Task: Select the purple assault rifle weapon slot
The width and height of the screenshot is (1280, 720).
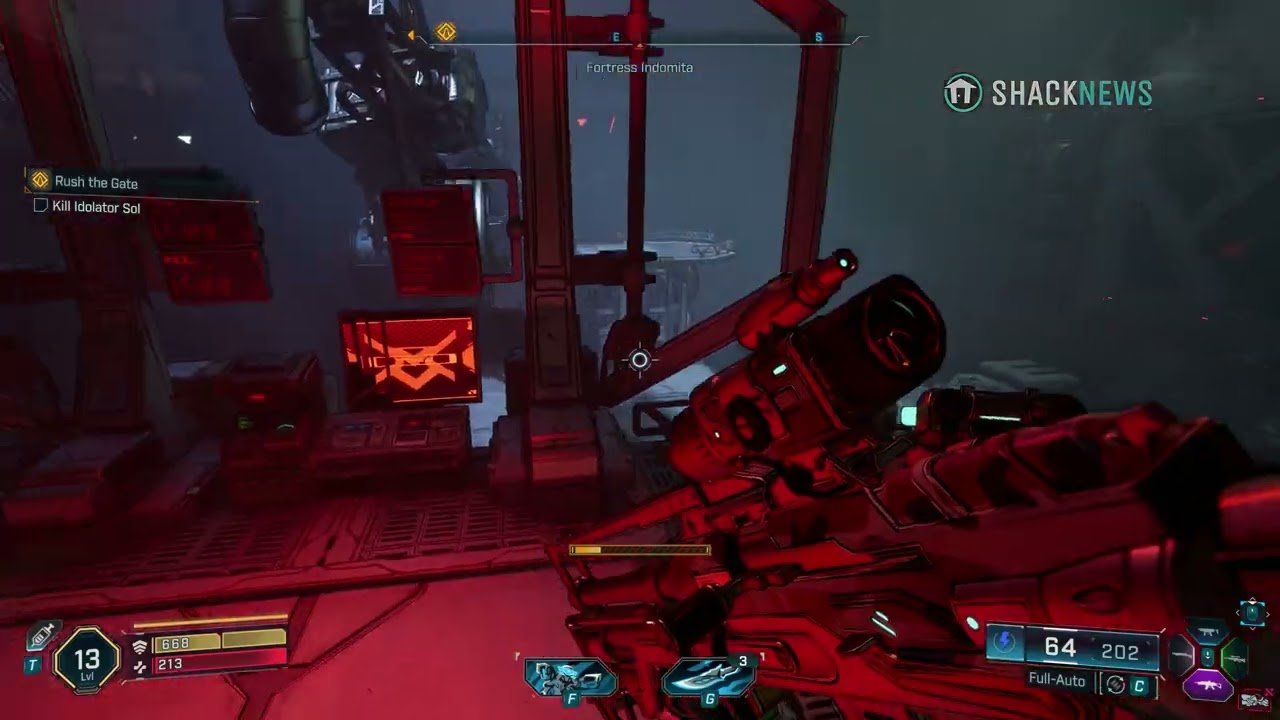Action: tap(1208, 686)
